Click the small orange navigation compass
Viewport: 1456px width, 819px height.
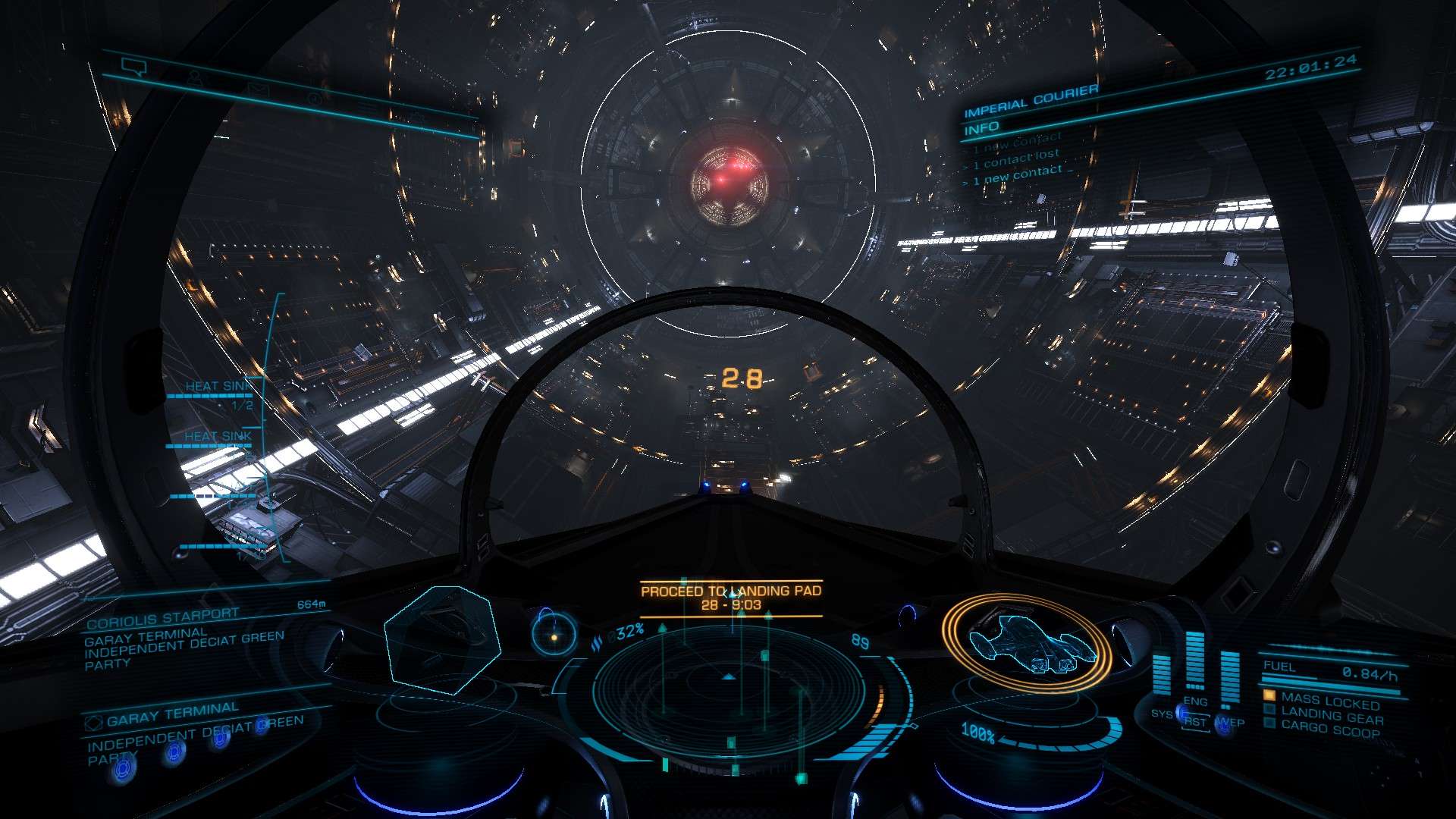pyautogui.click(x=554, y=634)
